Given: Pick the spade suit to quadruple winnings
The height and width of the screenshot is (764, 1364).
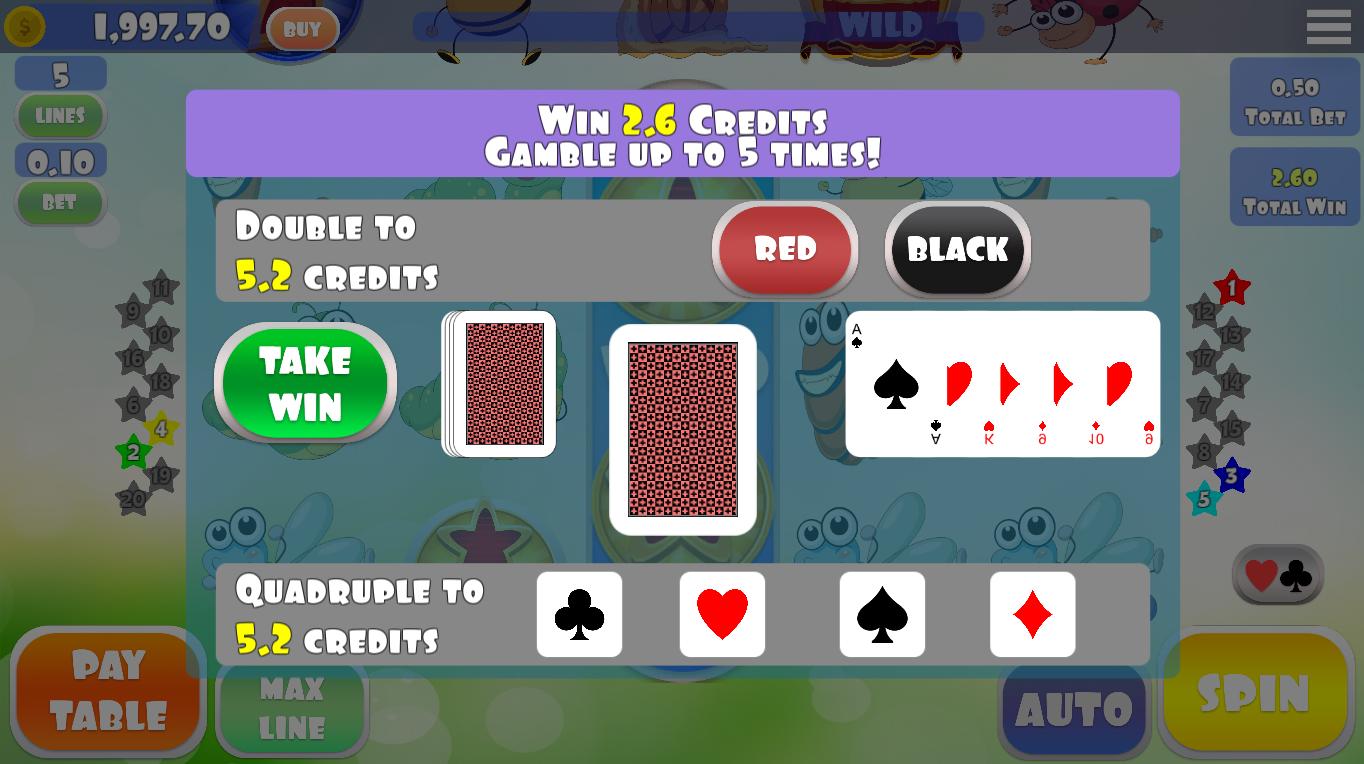Looking at the screenshot, I should point(882,614).
